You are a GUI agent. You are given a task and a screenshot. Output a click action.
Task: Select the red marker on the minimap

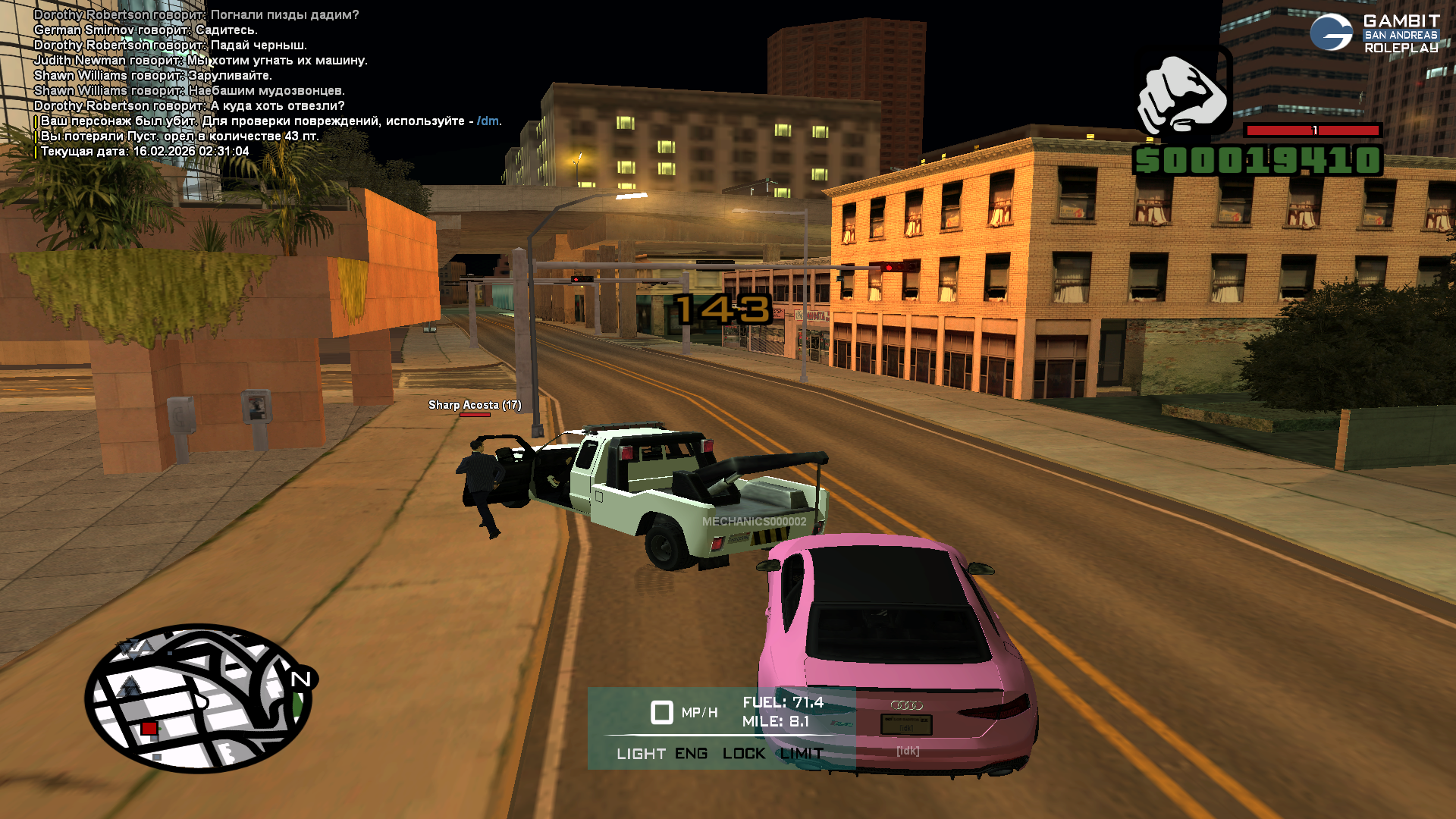[149, 729]
